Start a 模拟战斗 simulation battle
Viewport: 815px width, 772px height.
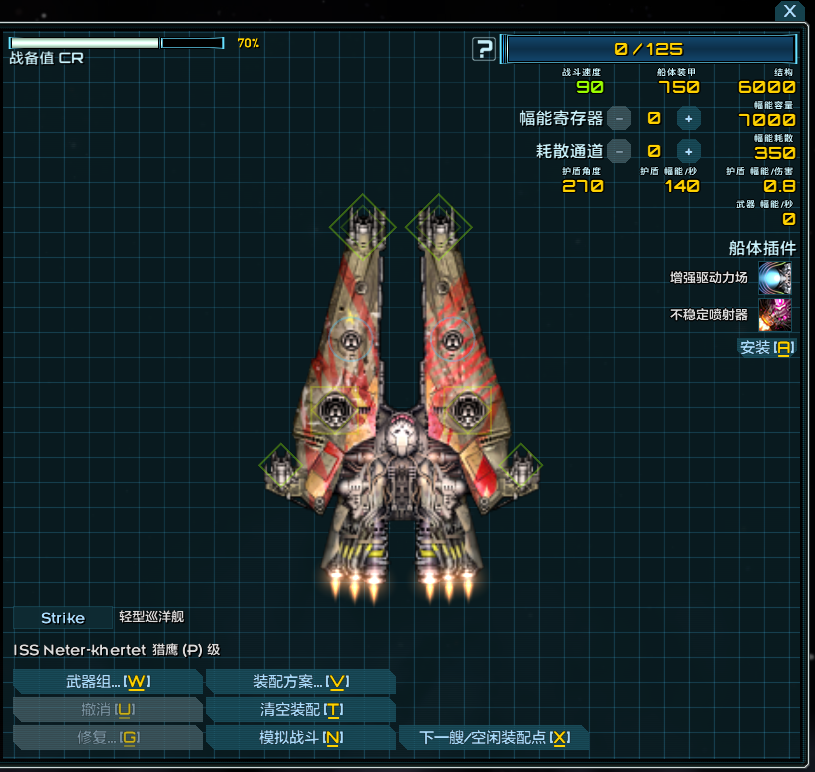point(299,738)
